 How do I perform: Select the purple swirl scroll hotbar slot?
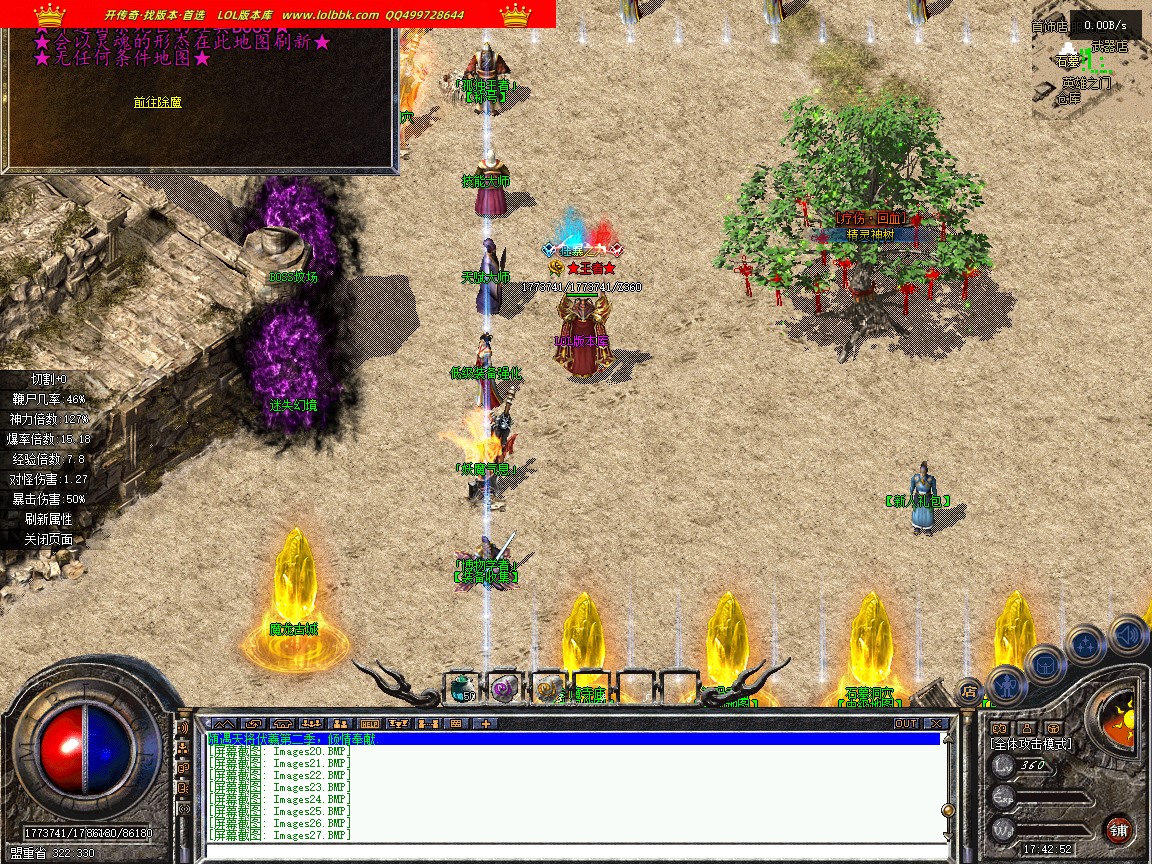point(503,687)
